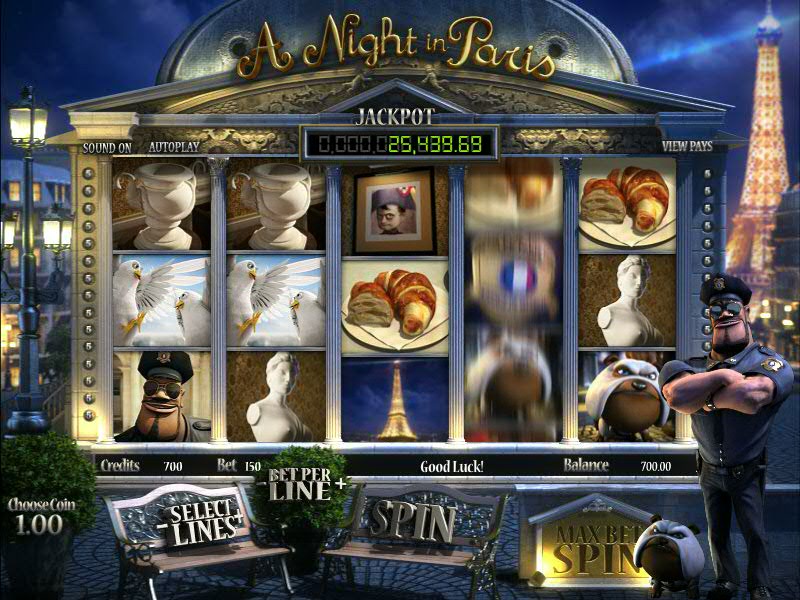The height and width of the screenshot is (600, 800).
Task: Raise Bet Per Line with plus
Action: (x=342, y=485)
